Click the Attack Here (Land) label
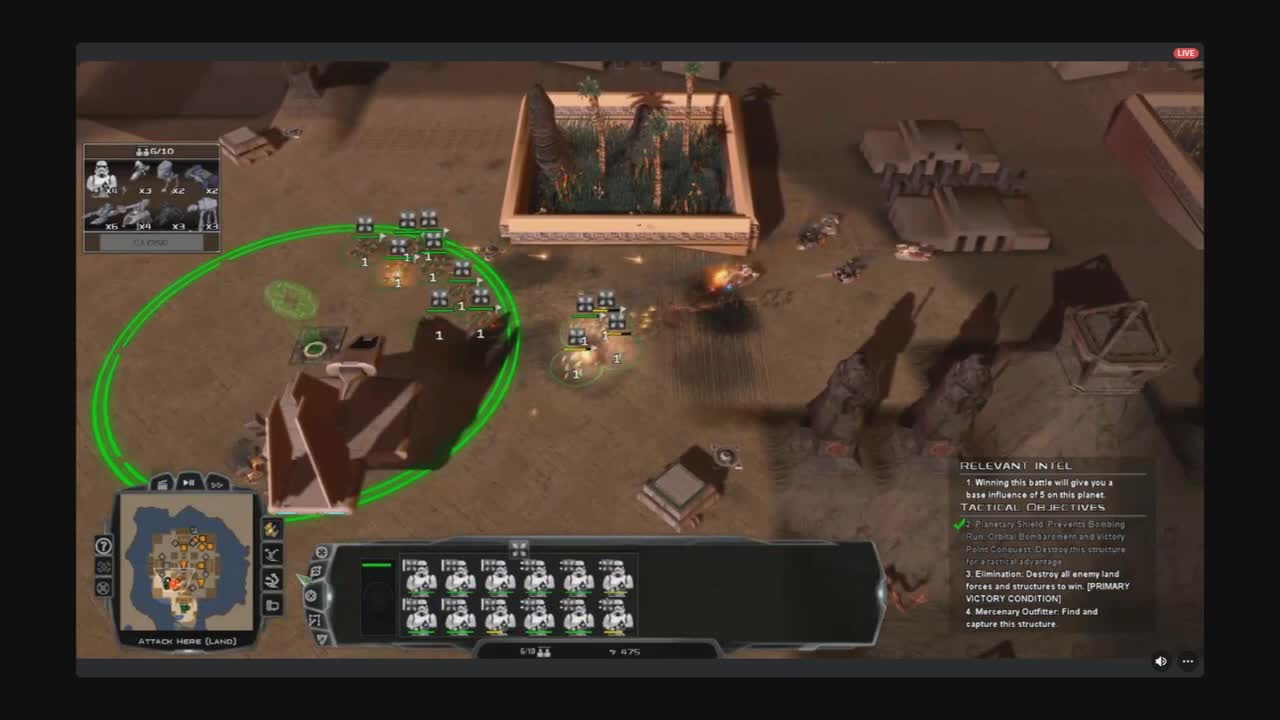Image resolution: width=1280 pixels, height=720 pixels. coord(190,640)
